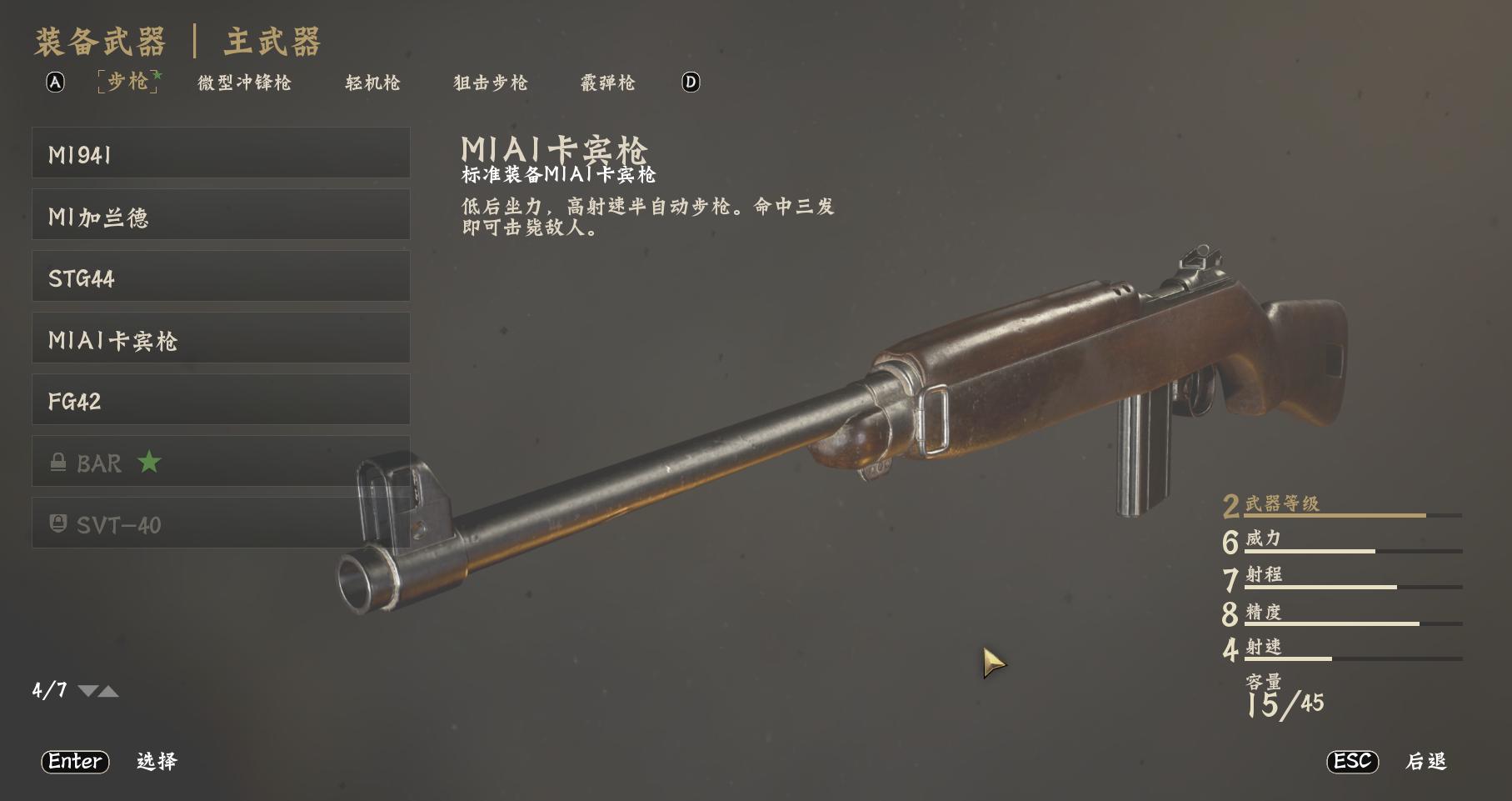
Task: Go back using the 后退 button
Action: coord(1425,761)
